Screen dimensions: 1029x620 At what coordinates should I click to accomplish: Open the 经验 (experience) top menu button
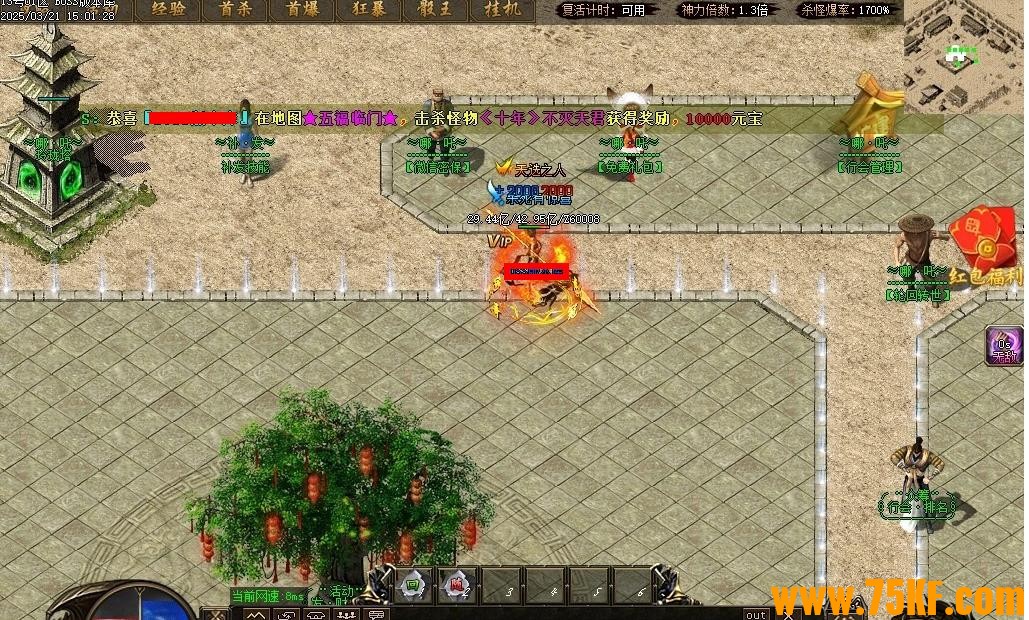(167, 10)
